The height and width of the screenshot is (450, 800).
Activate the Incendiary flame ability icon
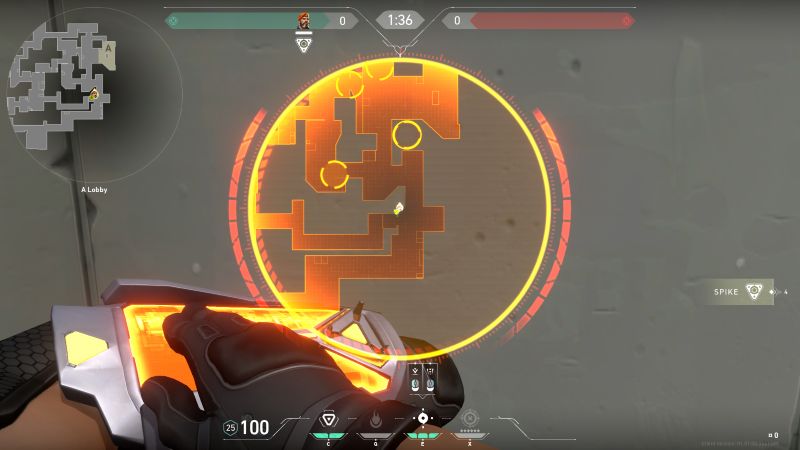coord(375,419)
